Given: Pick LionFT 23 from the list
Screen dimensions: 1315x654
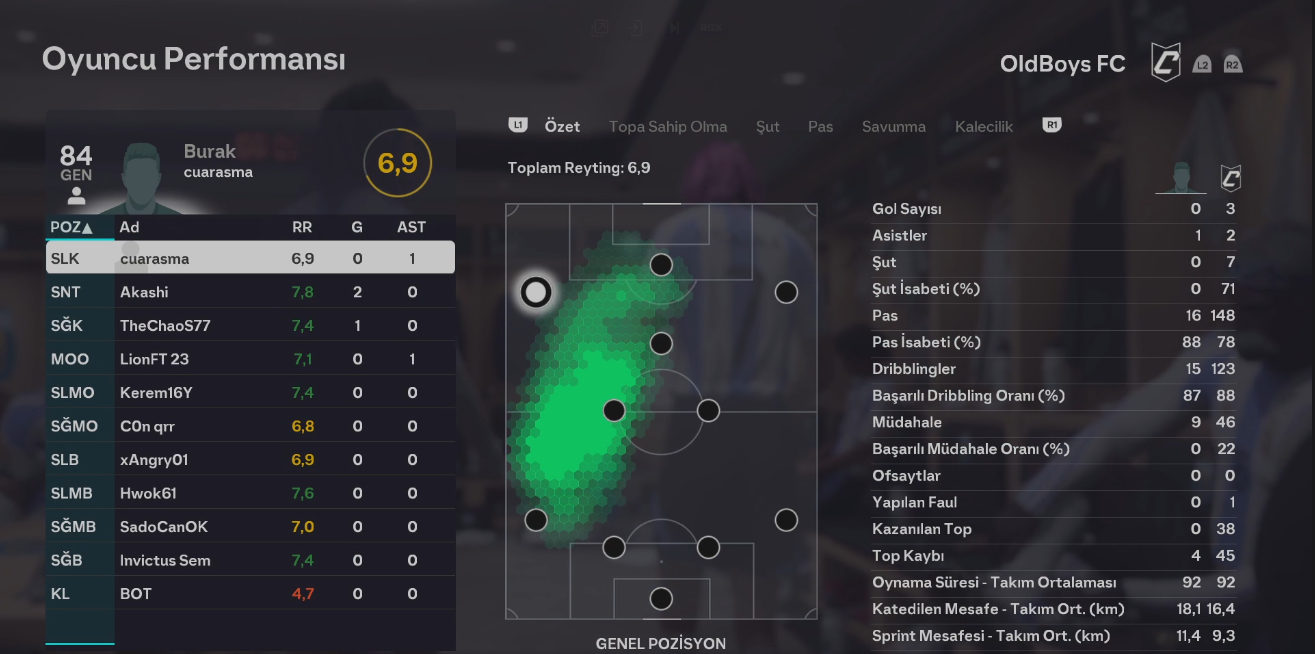Looking at the screenshot, I should click(x=250, y=359).
